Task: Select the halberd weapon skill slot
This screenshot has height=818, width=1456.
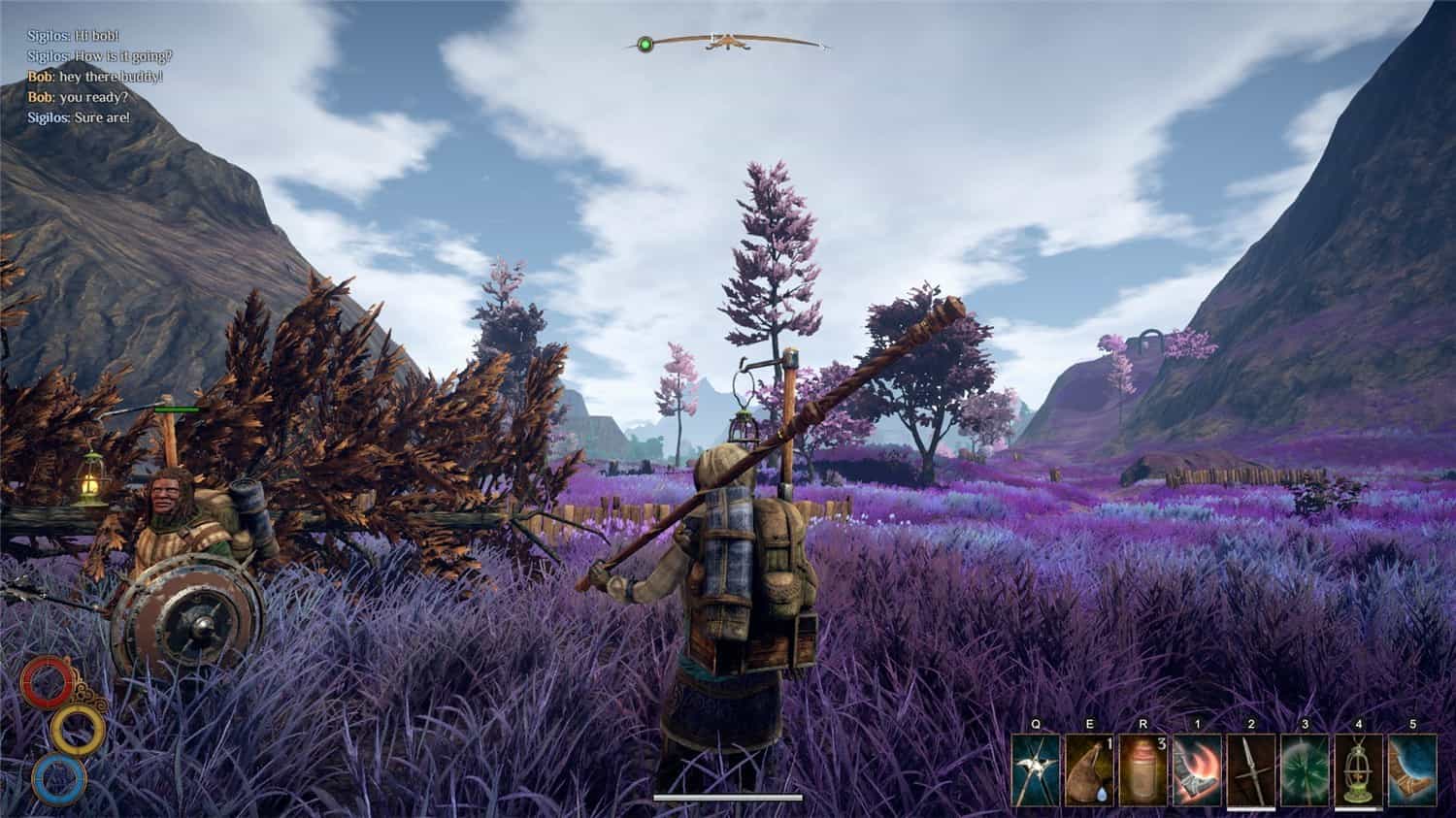Action: tap(1035, 769)
